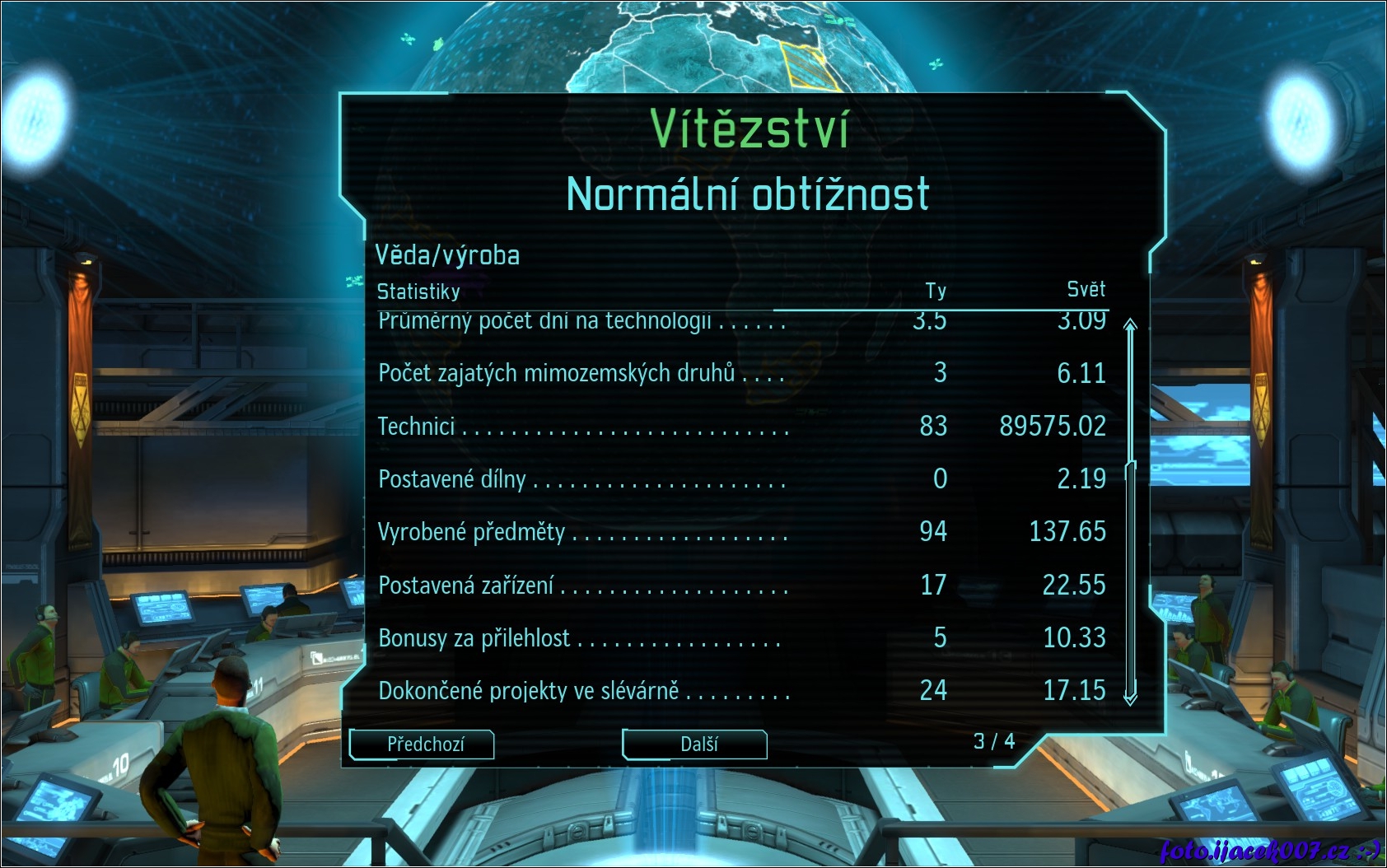
Task: Click the scrollbar's up arrow
Action: point(1130,324)
